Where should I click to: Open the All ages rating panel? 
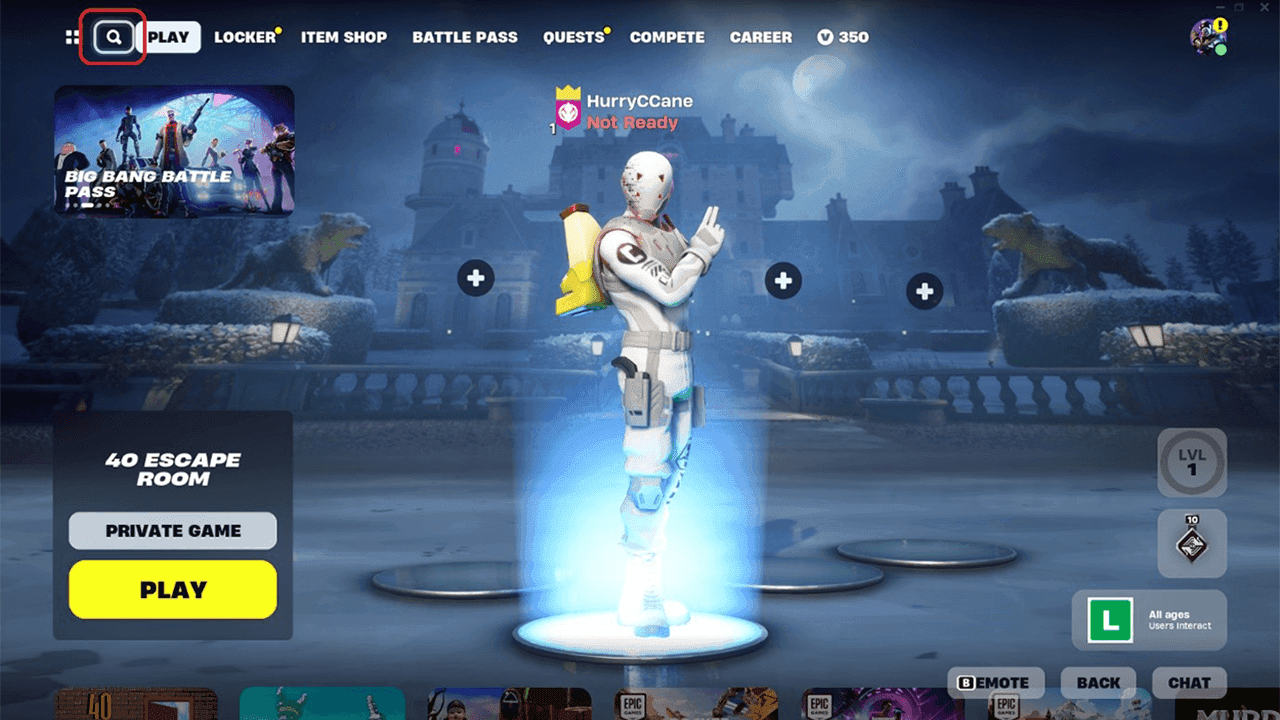[x=1149, y=620]
